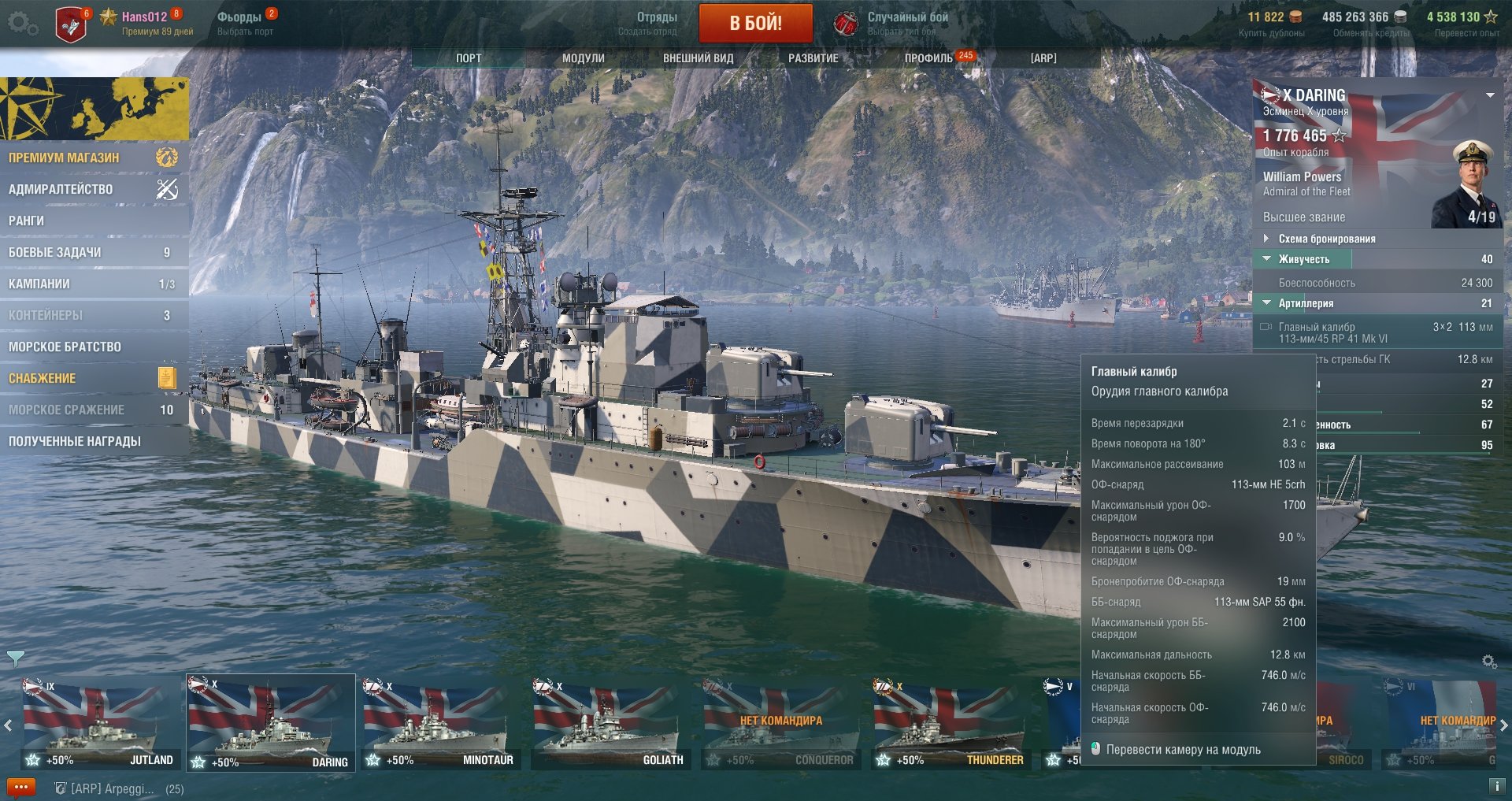
Task: Switch to the МОДУЛИ tab
Action: (583, 58)
